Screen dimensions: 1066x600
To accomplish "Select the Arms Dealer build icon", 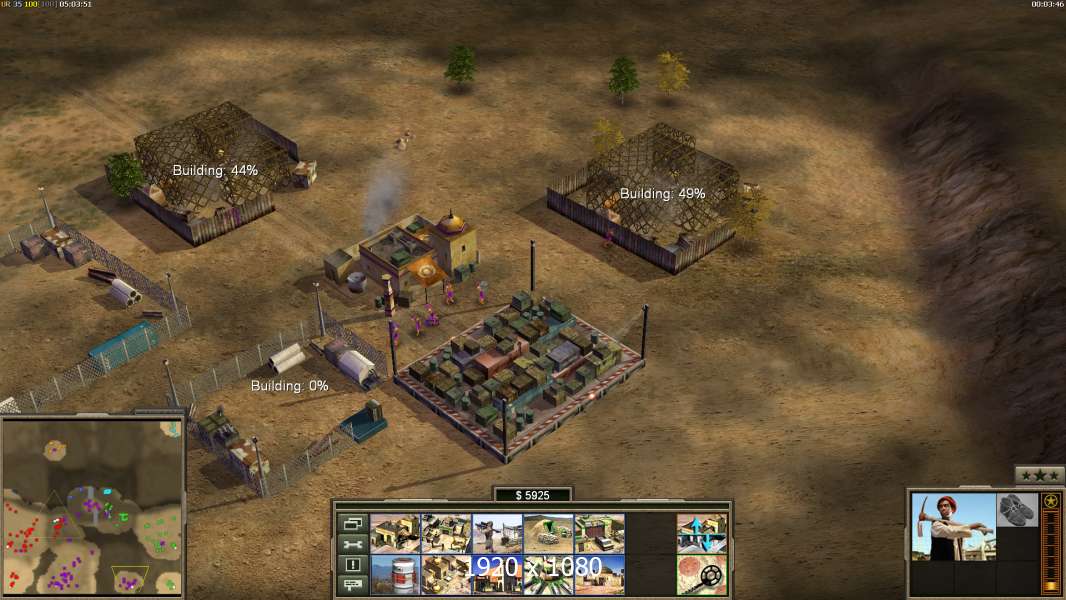I will click(599, 534).
